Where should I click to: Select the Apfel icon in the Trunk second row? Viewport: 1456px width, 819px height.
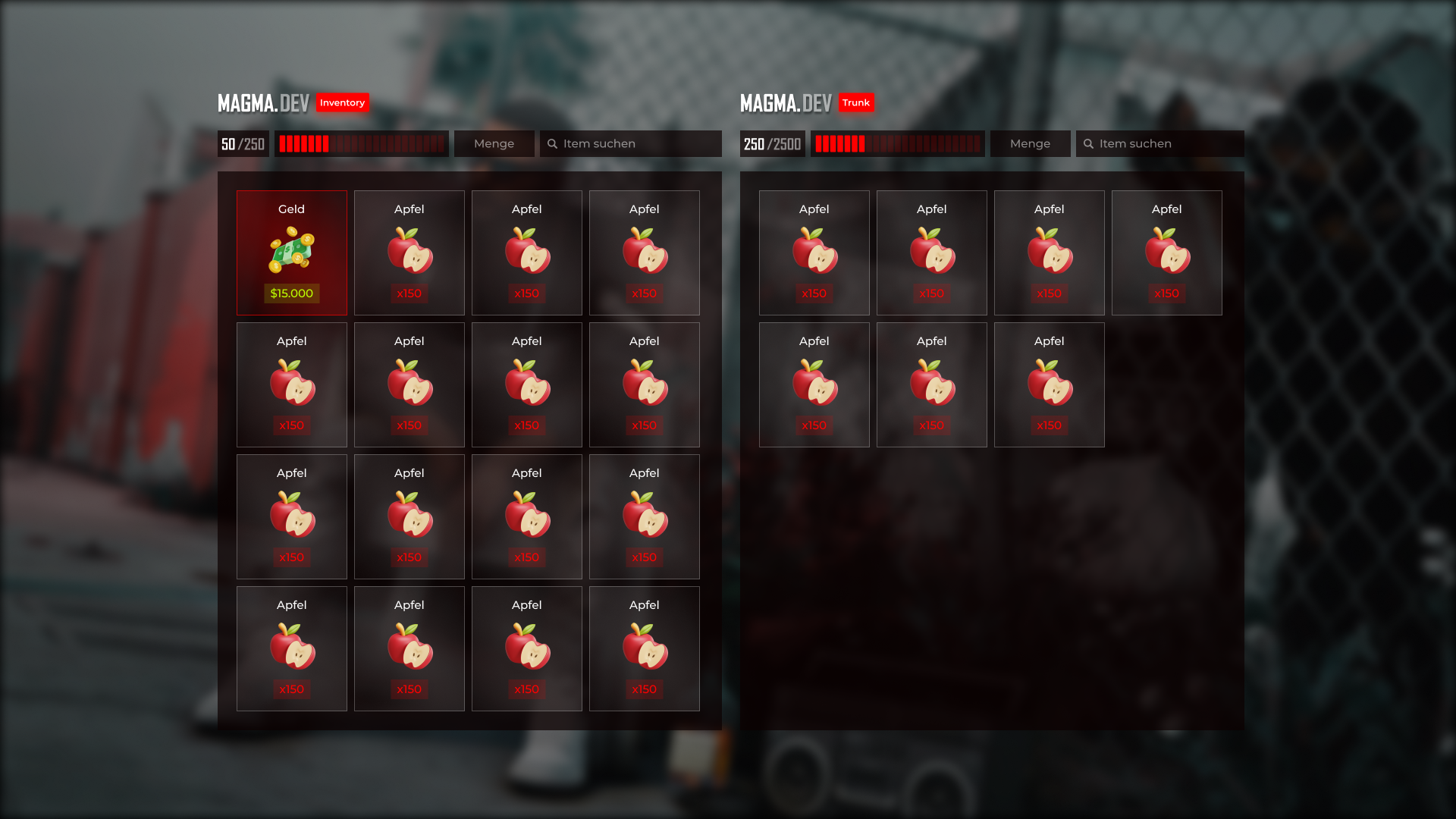814,386
